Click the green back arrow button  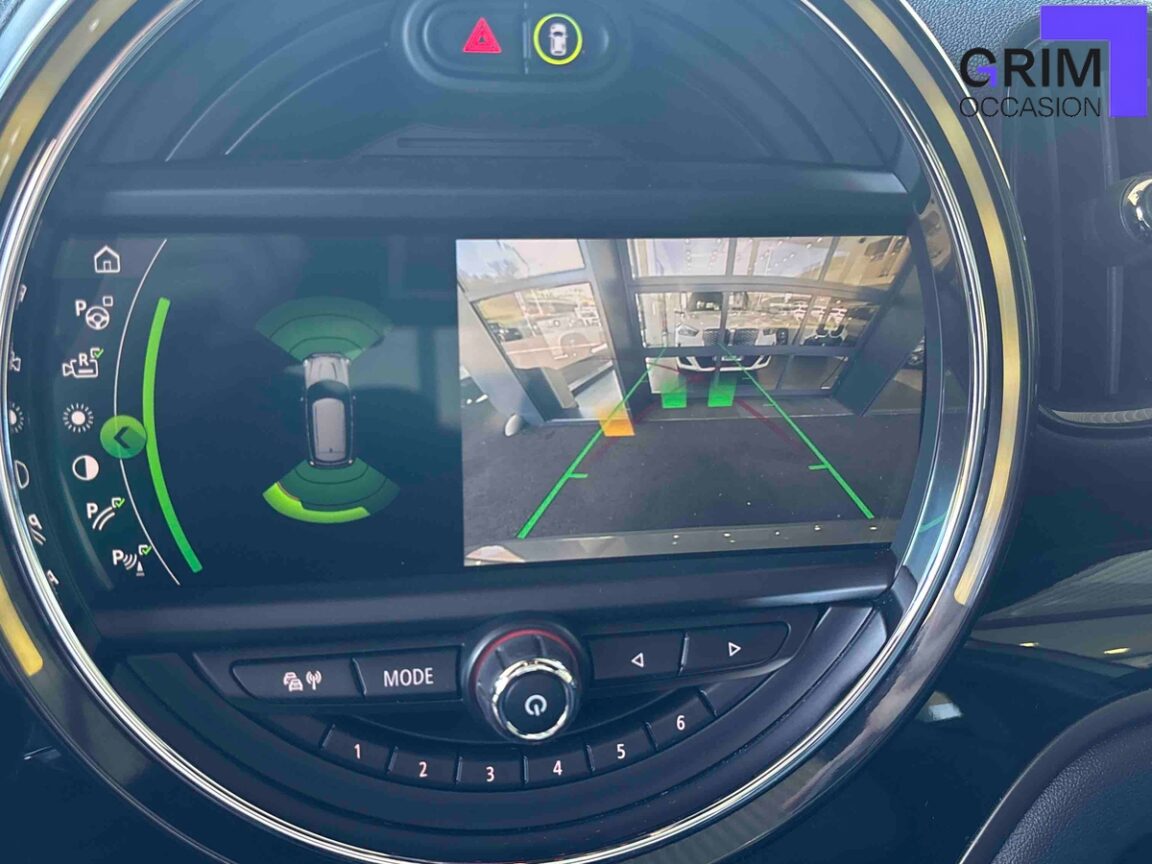[123, 437]
